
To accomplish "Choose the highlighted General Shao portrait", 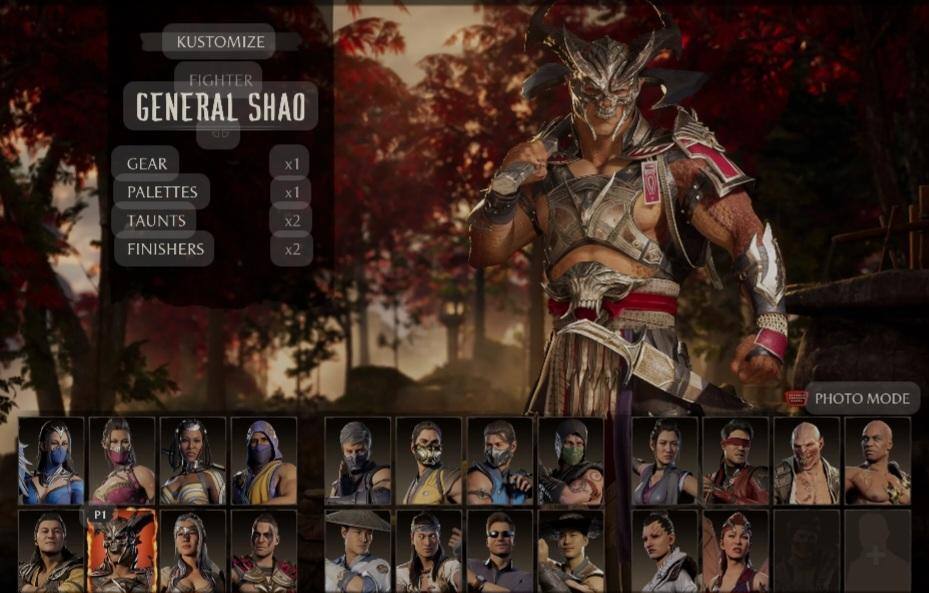I will 122,552.
